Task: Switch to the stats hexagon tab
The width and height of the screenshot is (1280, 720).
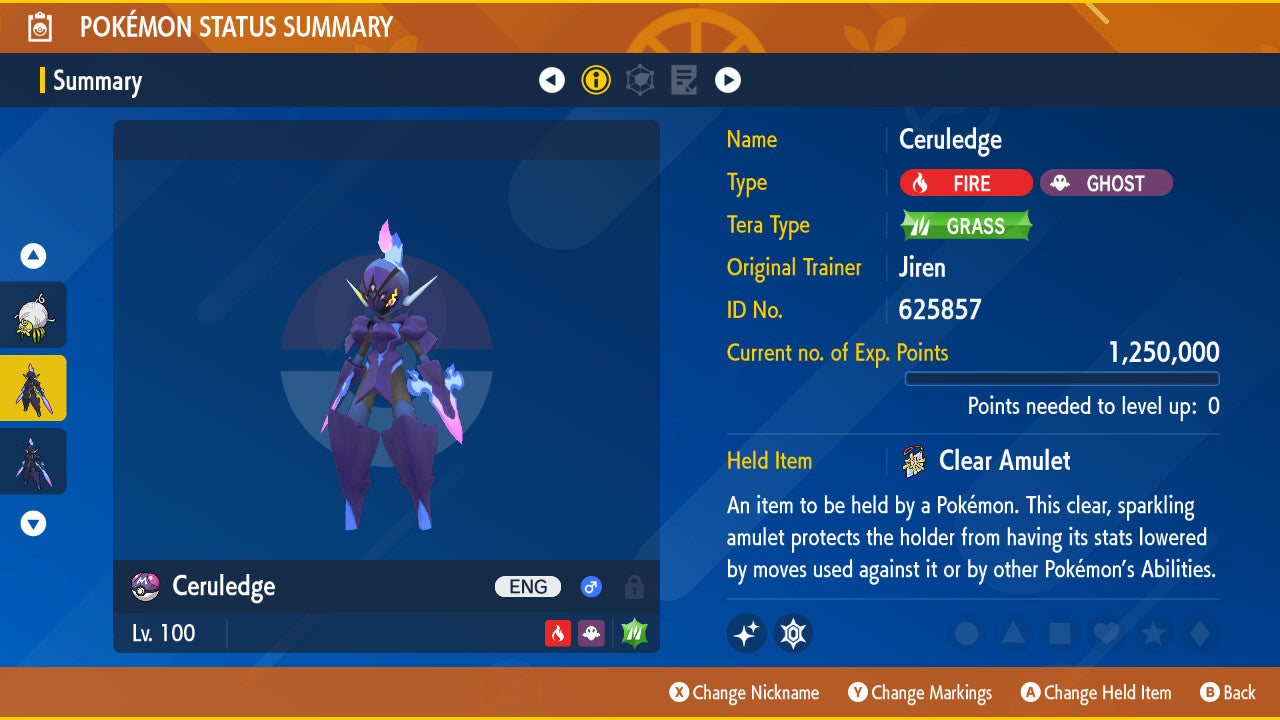Action: coord(640,80)
